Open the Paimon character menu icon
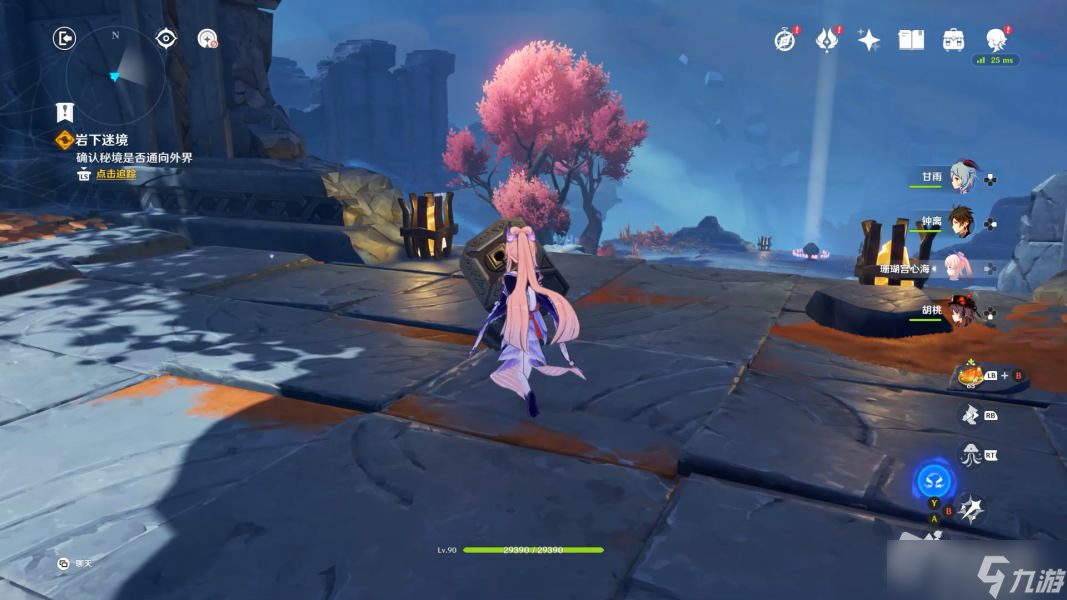This screenshot has height=600, width=1067. tap(995, 40)
